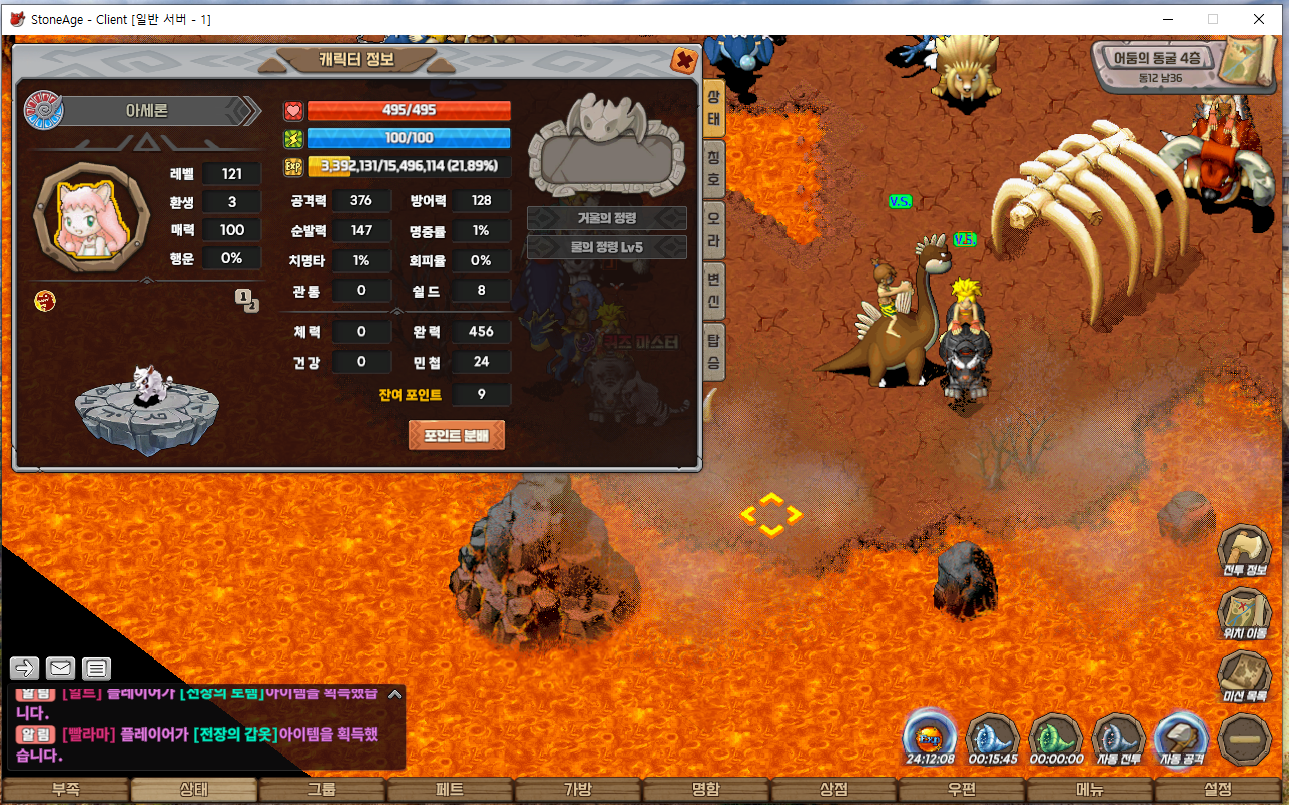The height and width of the screenshot is (805, 1289).
Task: Open 설정 settings in bottom bar
Action: (x=1217, y=790)
